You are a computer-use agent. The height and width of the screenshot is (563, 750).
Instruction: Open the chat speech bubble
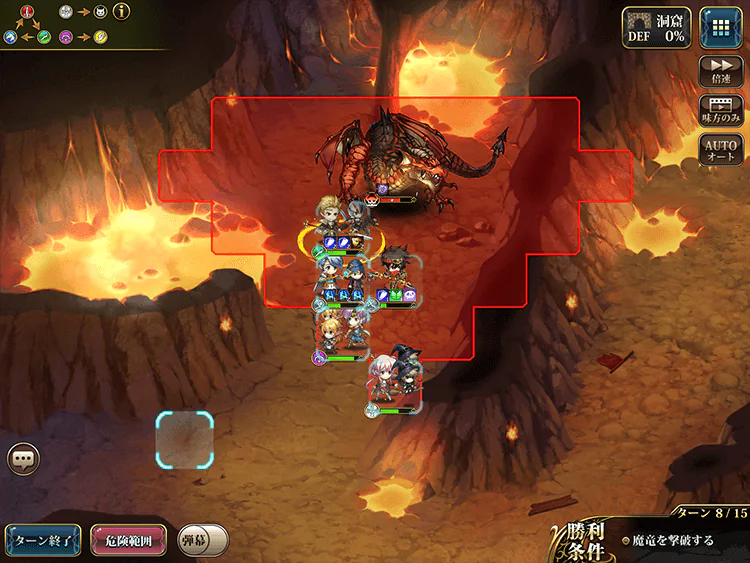tap(23, 459)
